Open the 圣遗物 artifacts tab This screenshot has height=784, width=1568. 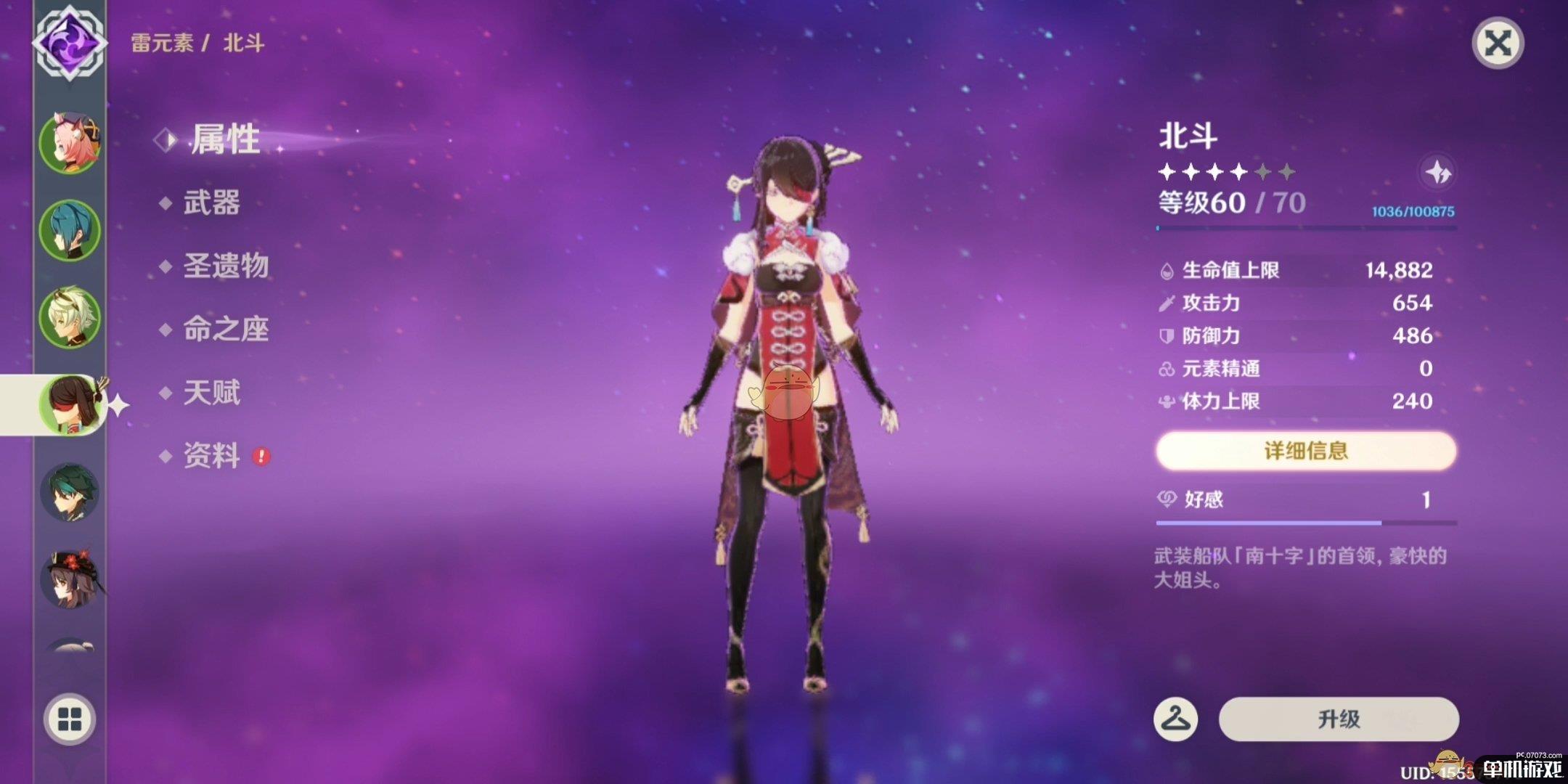(x=226, y=266)
